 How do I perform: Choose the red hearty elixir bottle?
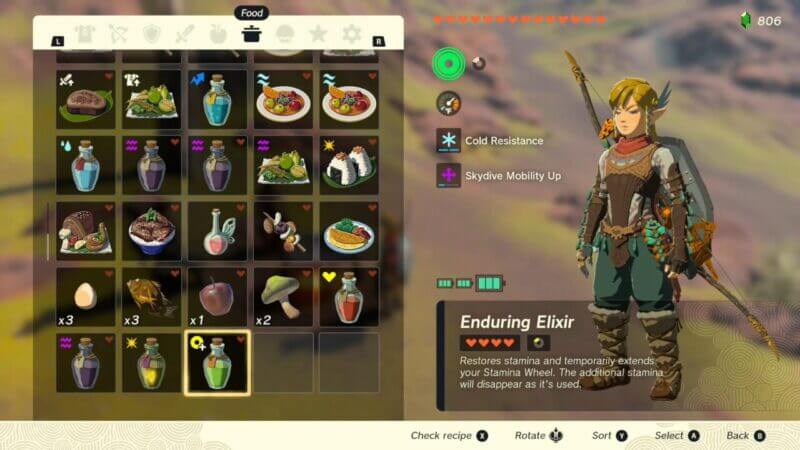(348, 296)
